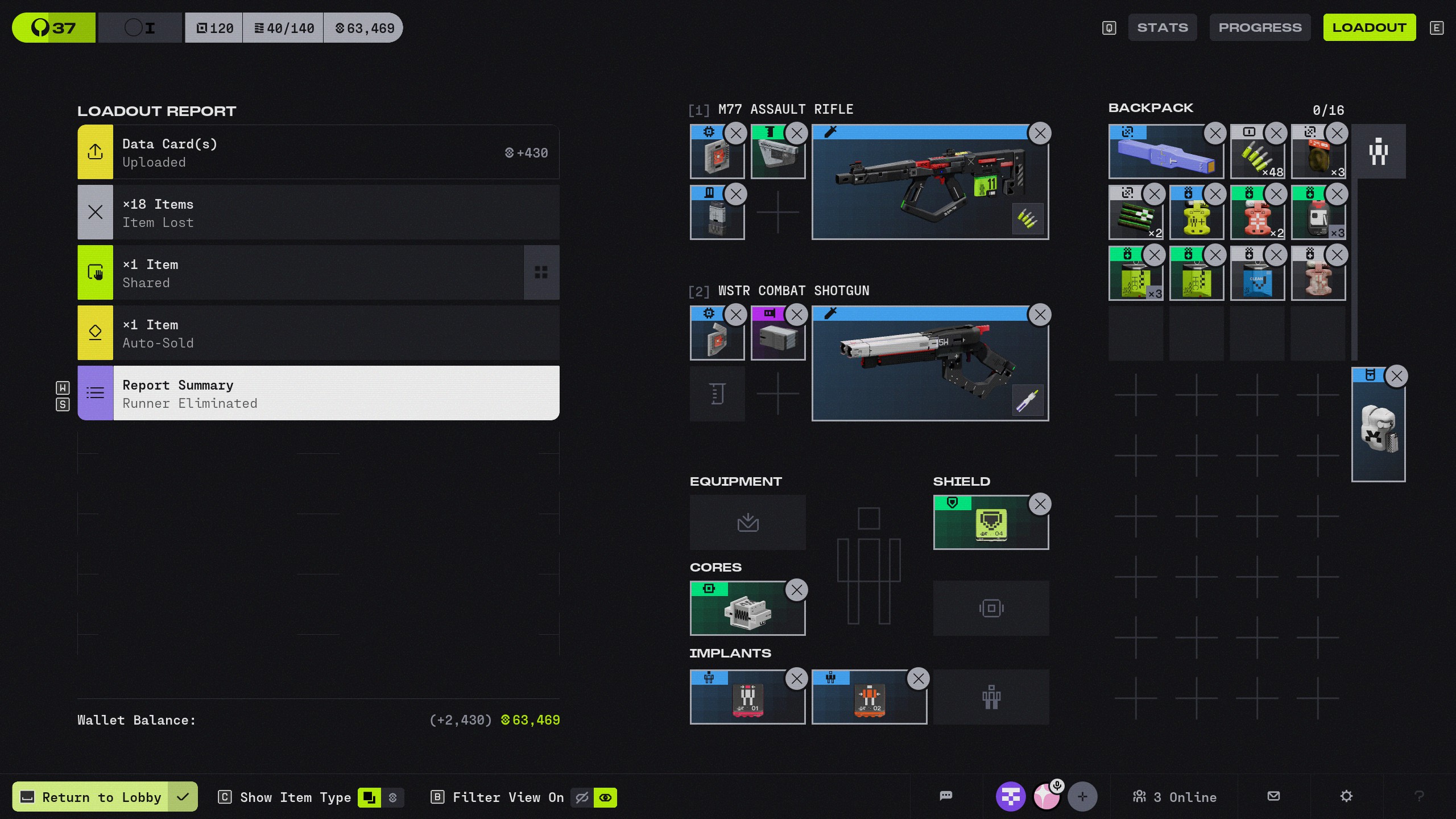Open the 3 Online friends list
The width and height of the screenshot is (1456, 819).
pos(1174,797)
